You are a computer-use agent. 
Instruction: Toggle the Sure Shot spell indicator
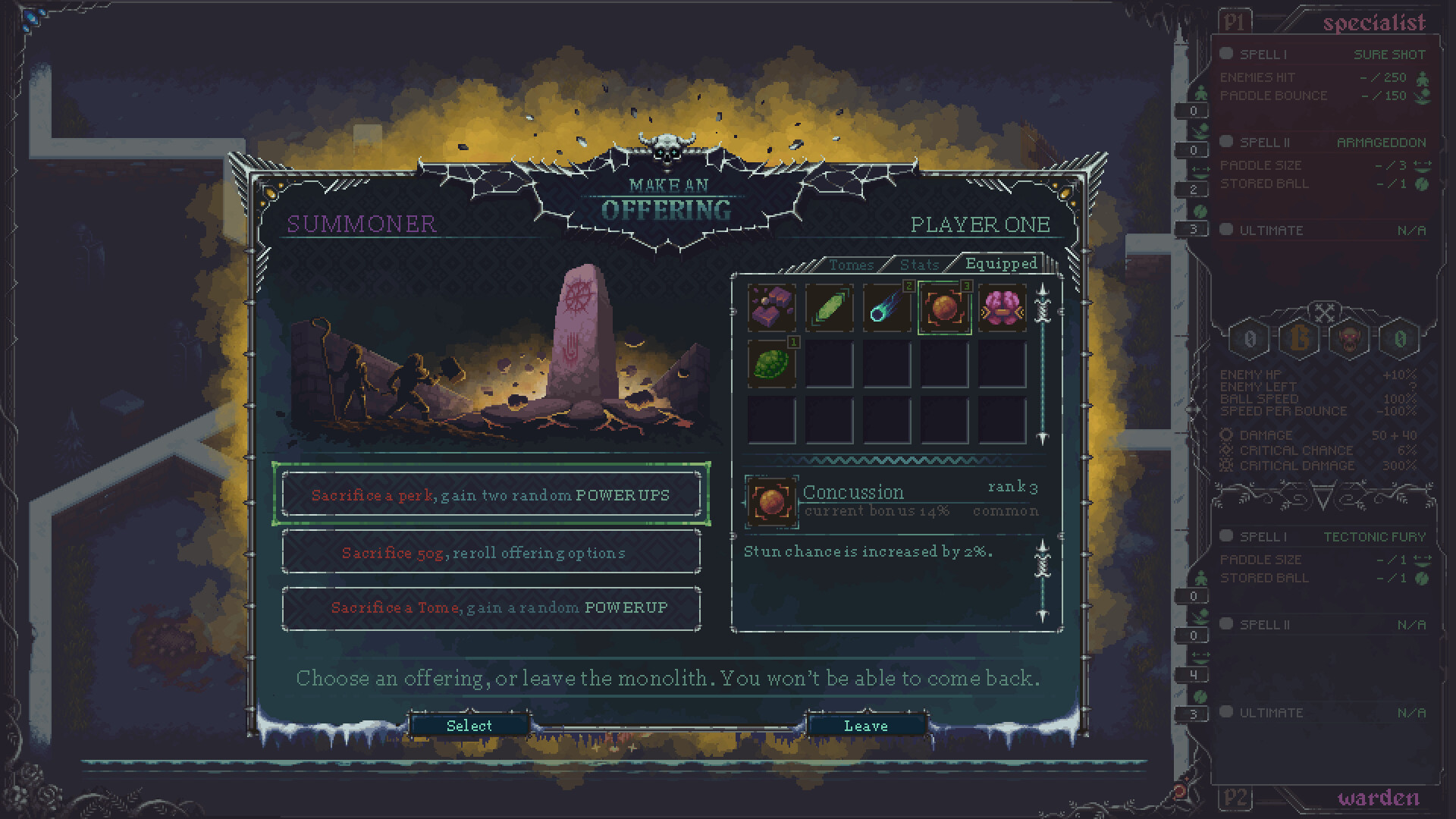(x=1226, y=54)
